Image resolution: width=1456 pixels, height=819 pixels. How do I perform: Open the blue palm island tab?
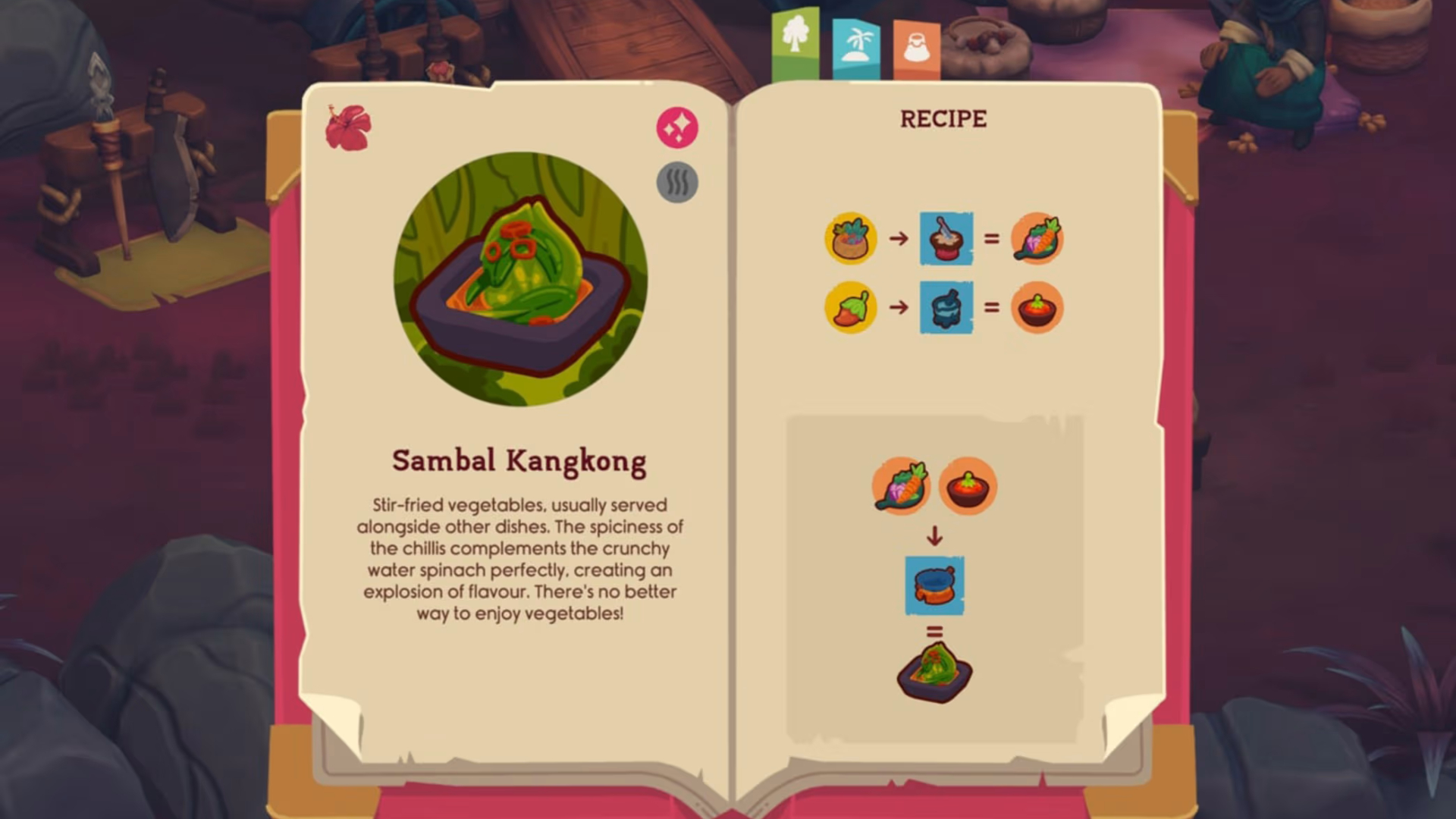856,48
